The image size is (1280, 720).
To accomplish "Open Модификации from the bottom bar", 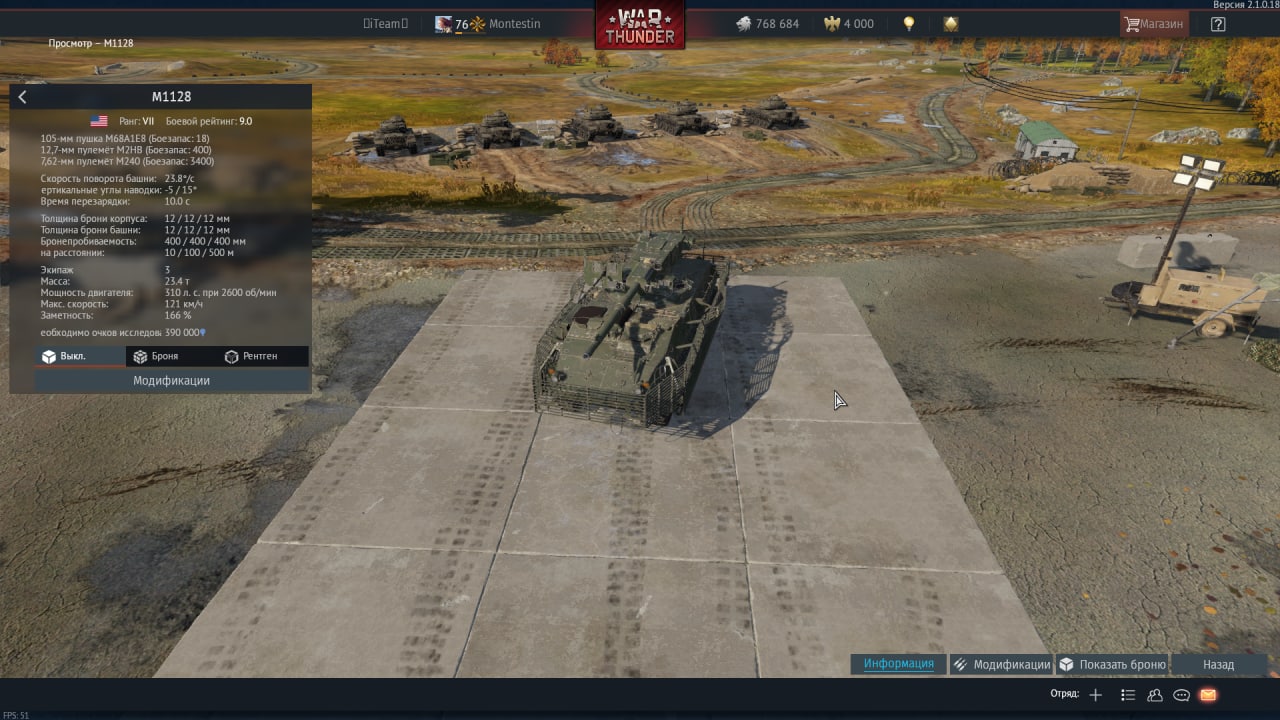I will tap(1001, 664).
